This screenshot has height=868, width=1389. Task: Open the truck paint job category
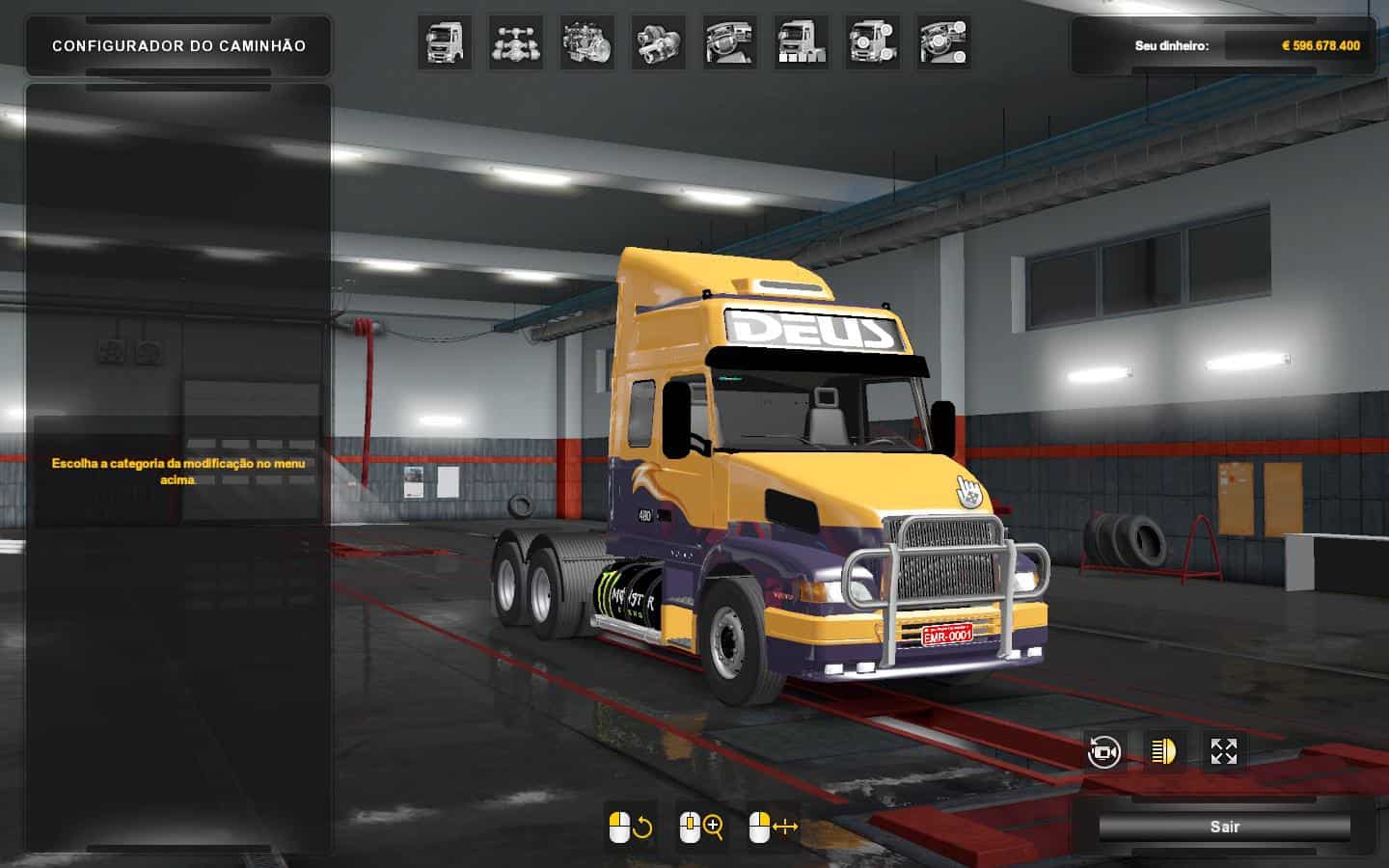802,42
